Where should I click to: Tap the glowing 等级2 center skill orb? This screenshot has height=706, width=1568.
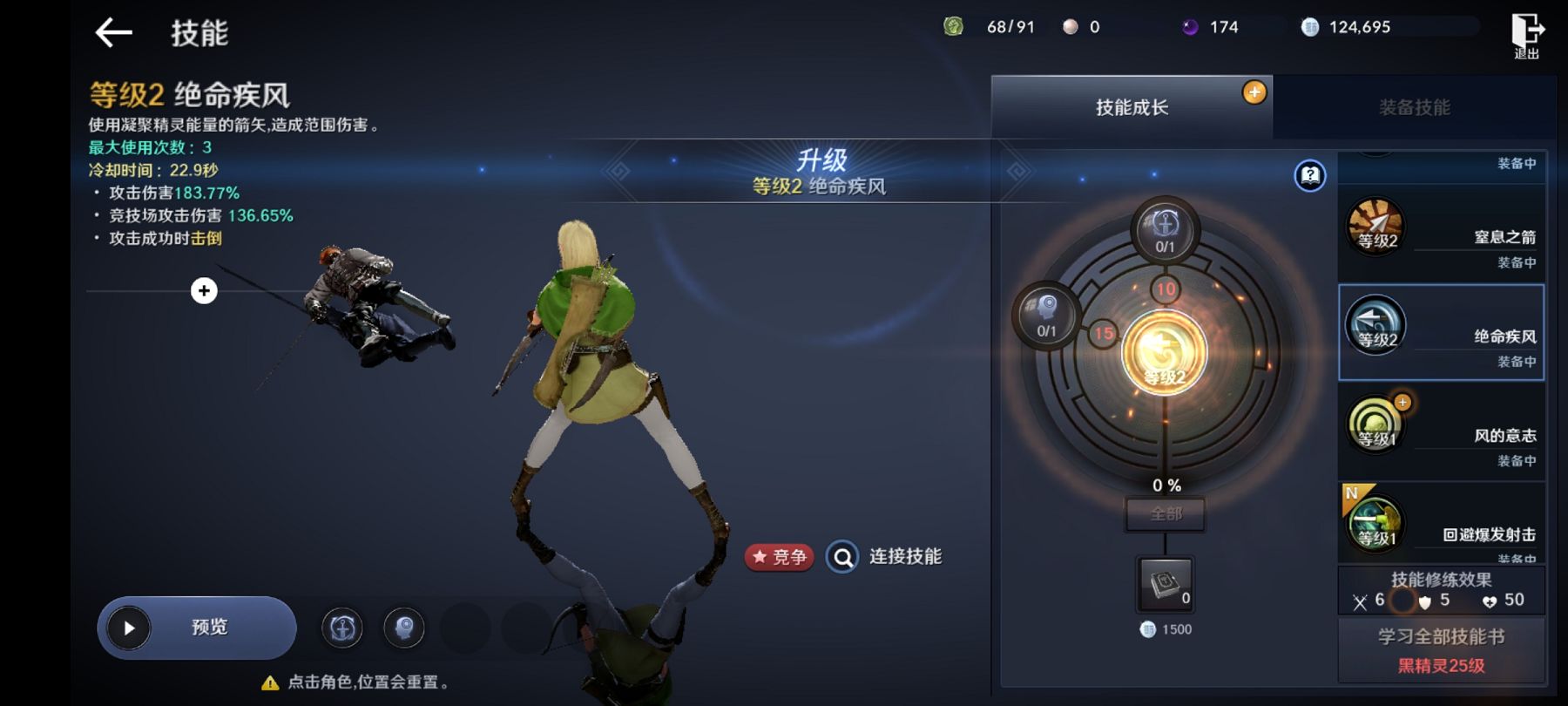[1164, 353]
